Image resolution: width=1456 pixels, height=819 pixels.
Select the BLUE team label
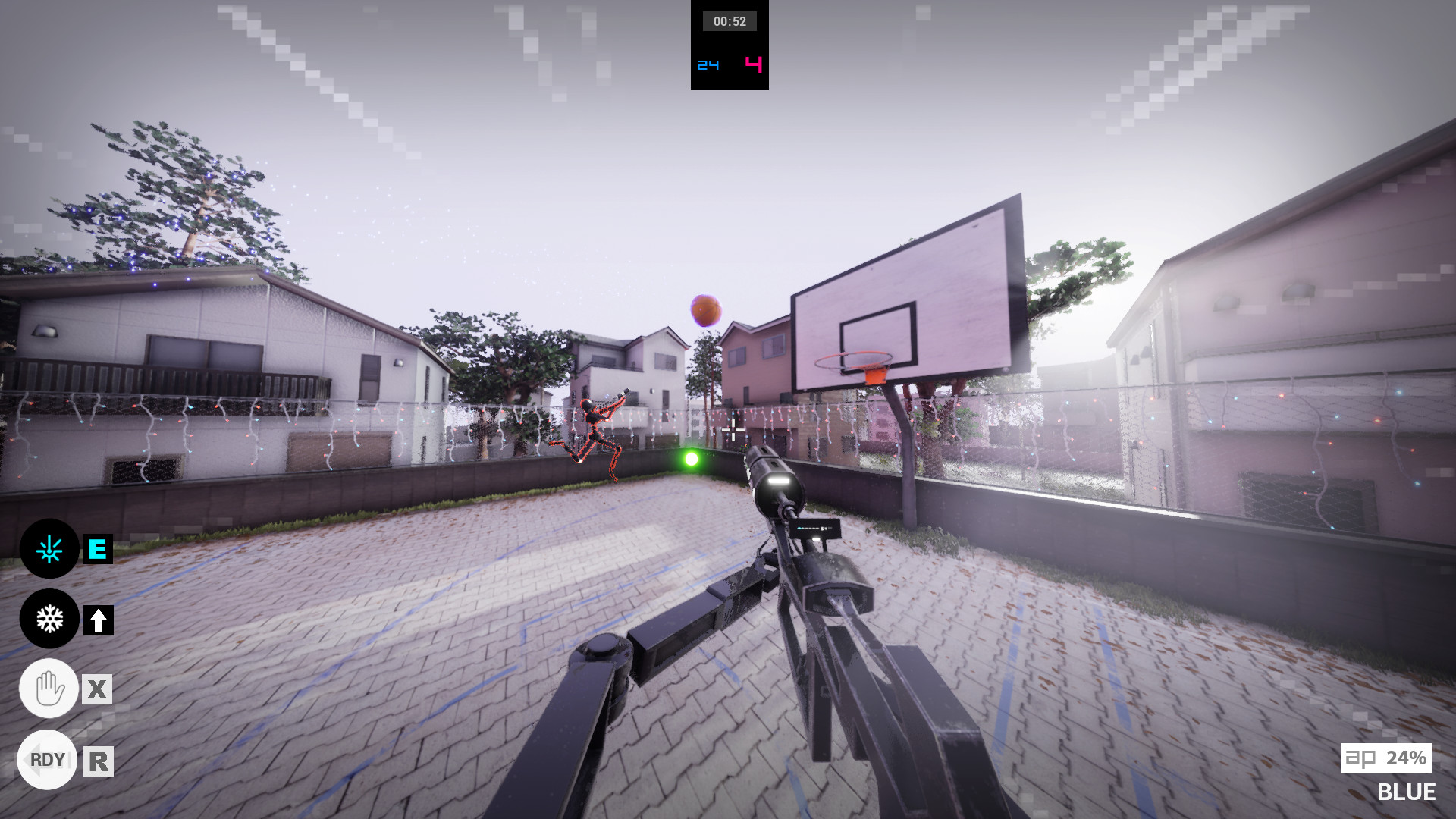point(1407,792)
